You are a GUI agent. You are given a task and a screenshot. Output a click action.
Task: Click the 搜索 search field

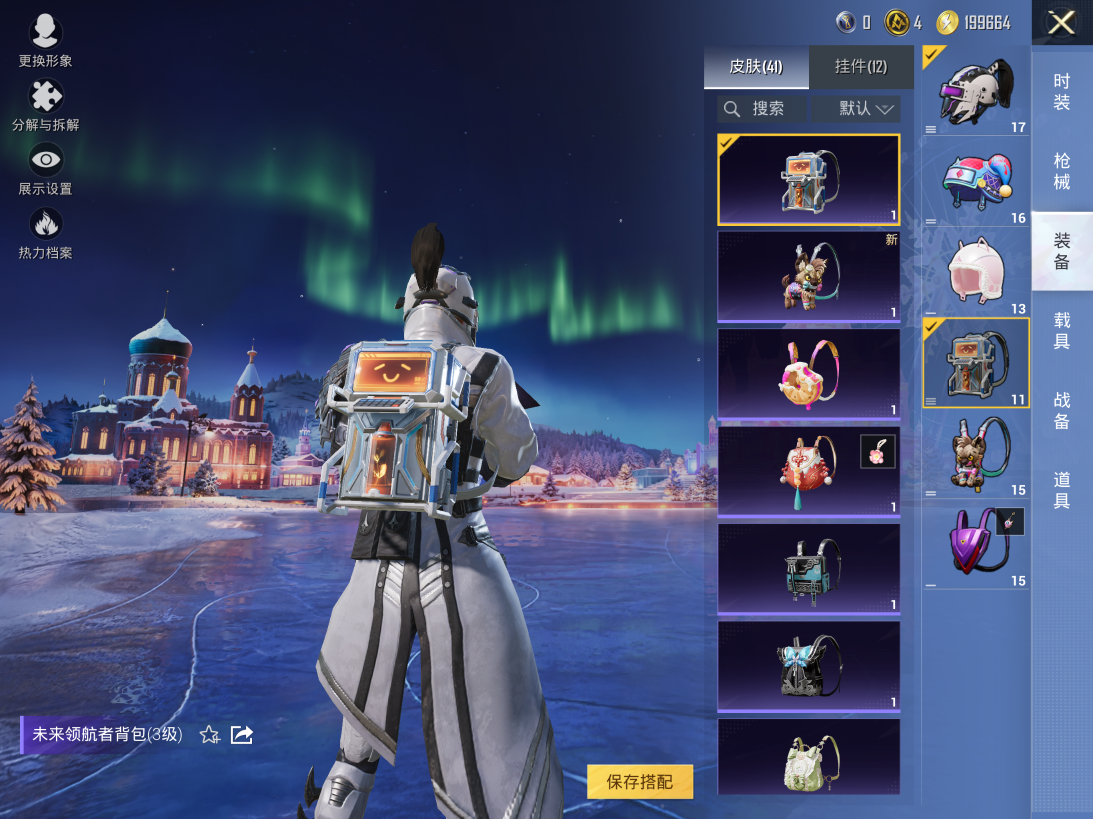coord(762,109)
